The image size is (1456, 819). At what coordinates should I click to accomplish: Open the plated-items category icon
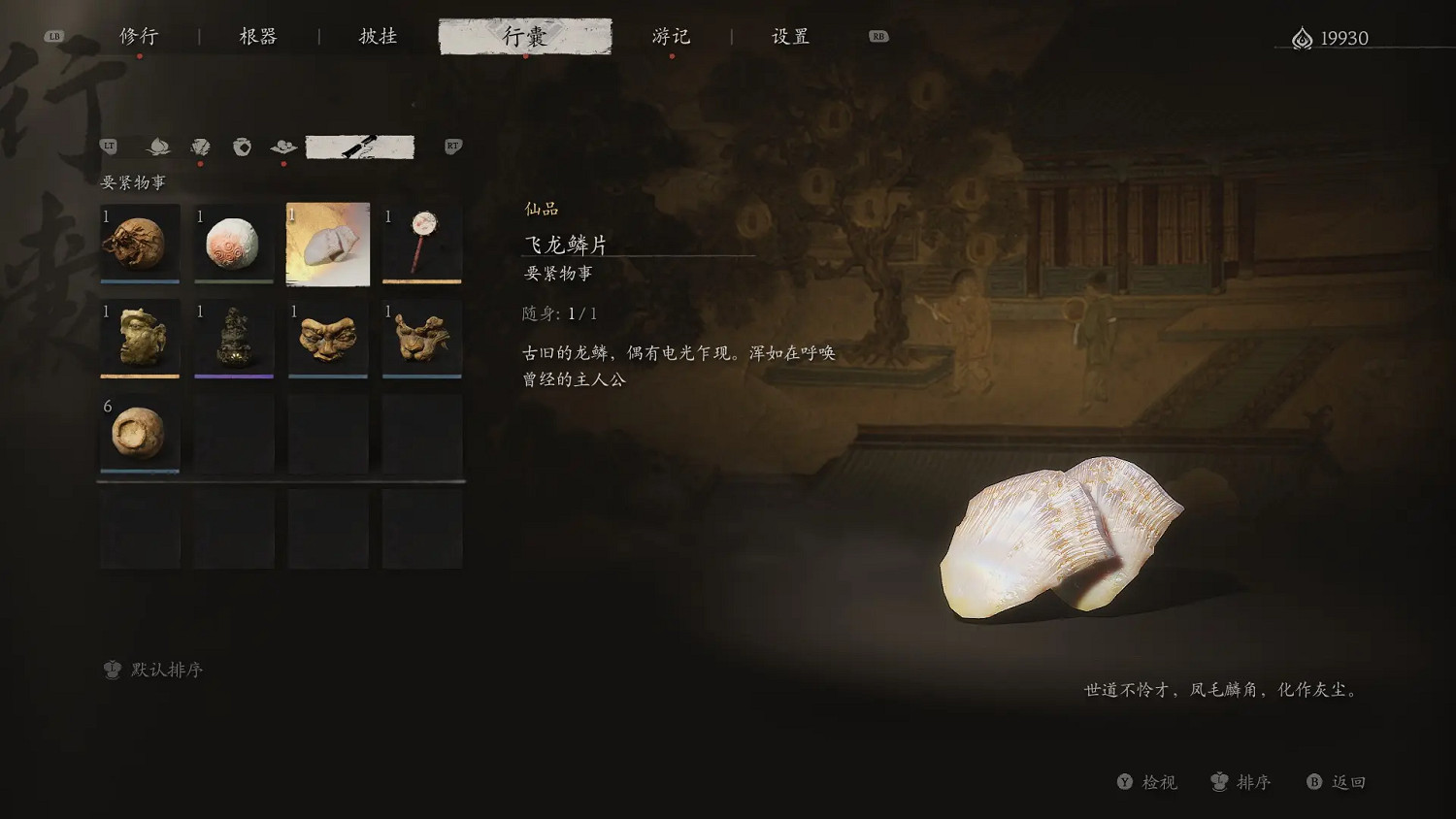pyautogui.click(x=282, y=147)
